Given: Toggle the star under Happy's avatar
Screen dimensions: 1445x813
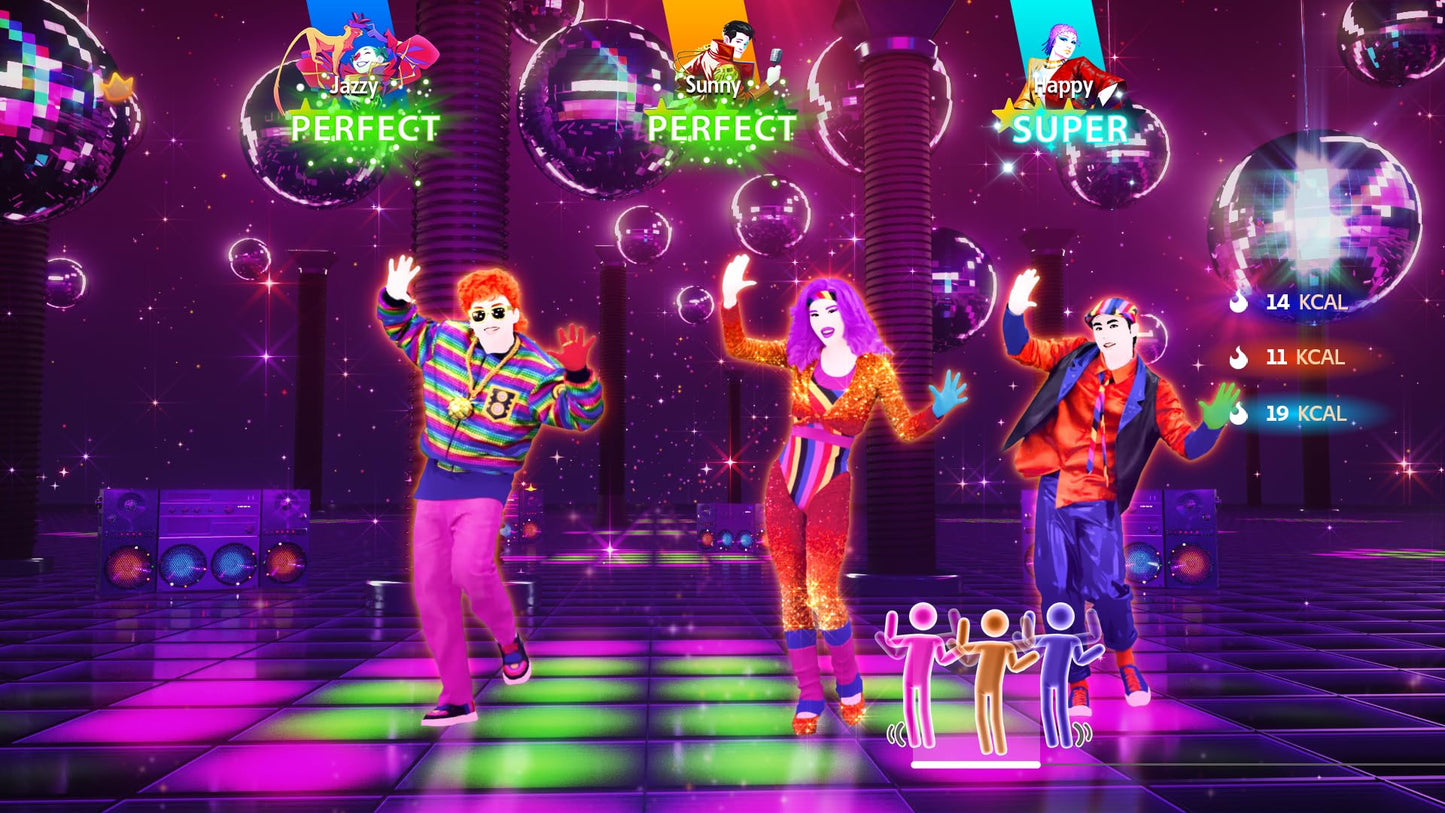Looking at the screenshot, I should click(1006, 115).
